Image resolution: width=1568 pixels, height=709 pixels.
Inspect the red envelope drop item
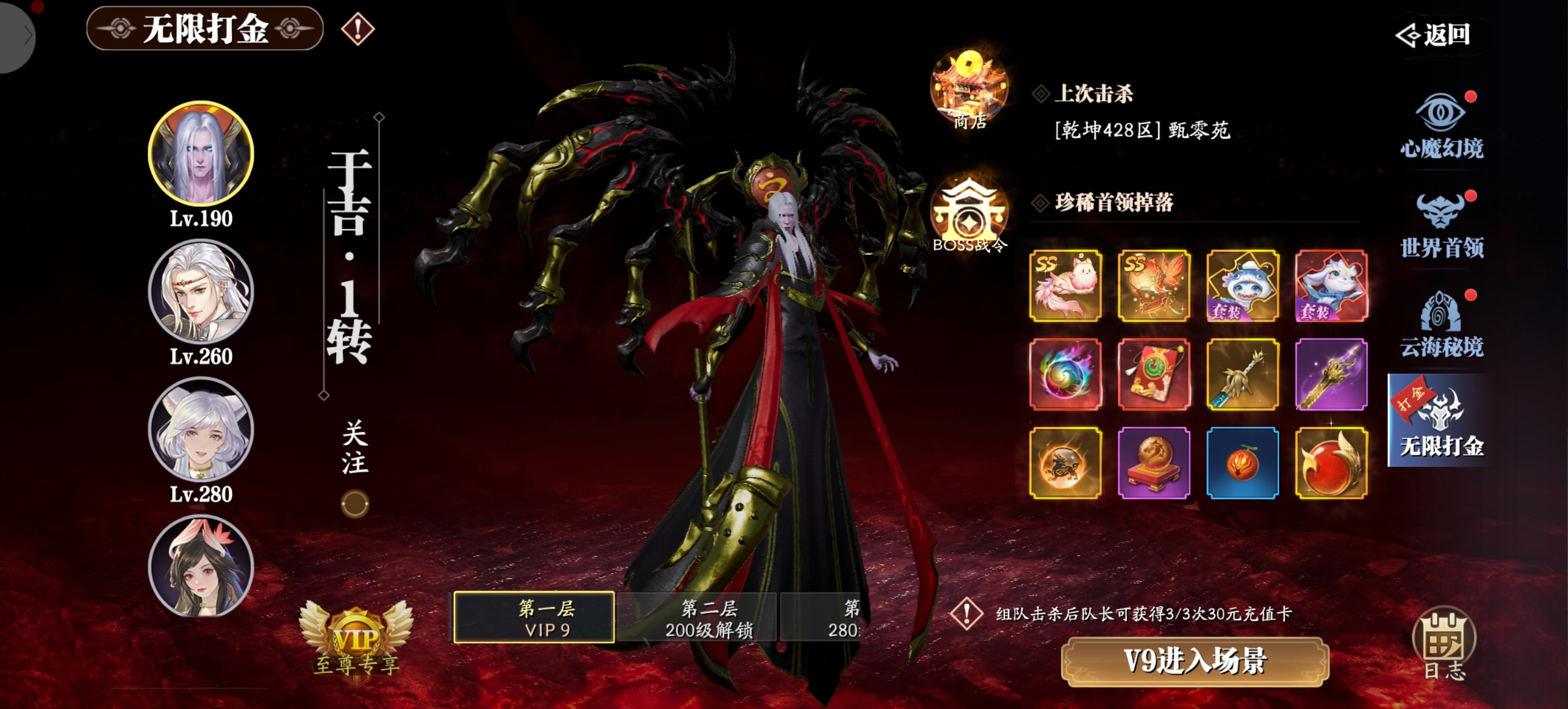tap(1153, 374)
